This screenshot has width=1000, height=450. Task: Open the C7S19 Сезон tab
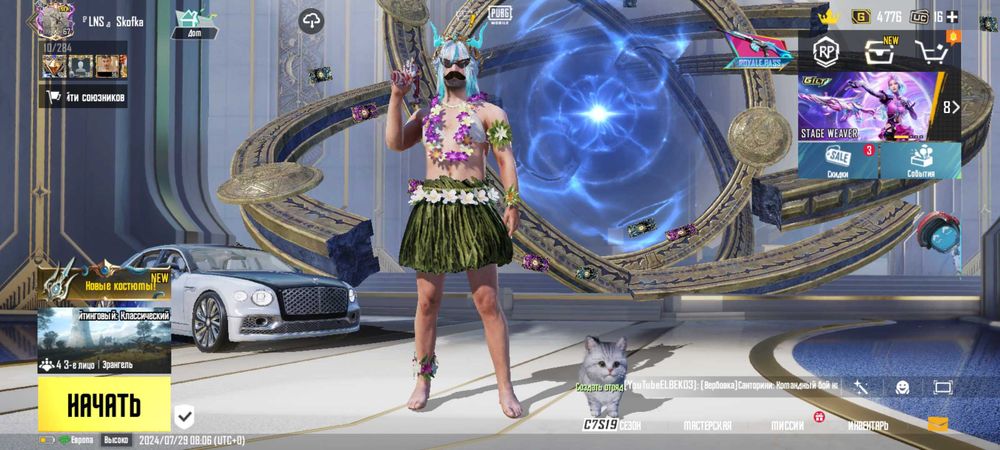click(x=612, y=425)
